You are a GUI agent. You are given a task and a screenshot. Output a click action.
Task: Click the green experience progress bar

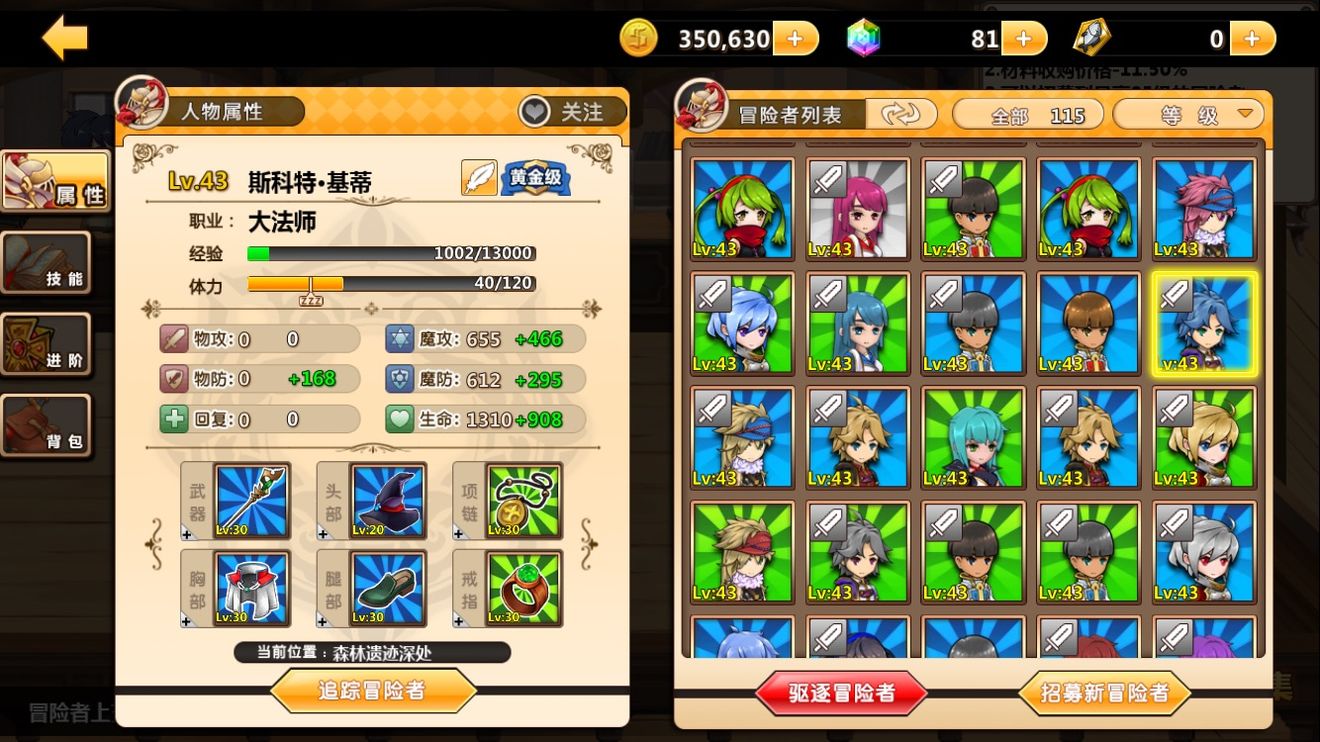pyautogui.click(x=390, y=253)
